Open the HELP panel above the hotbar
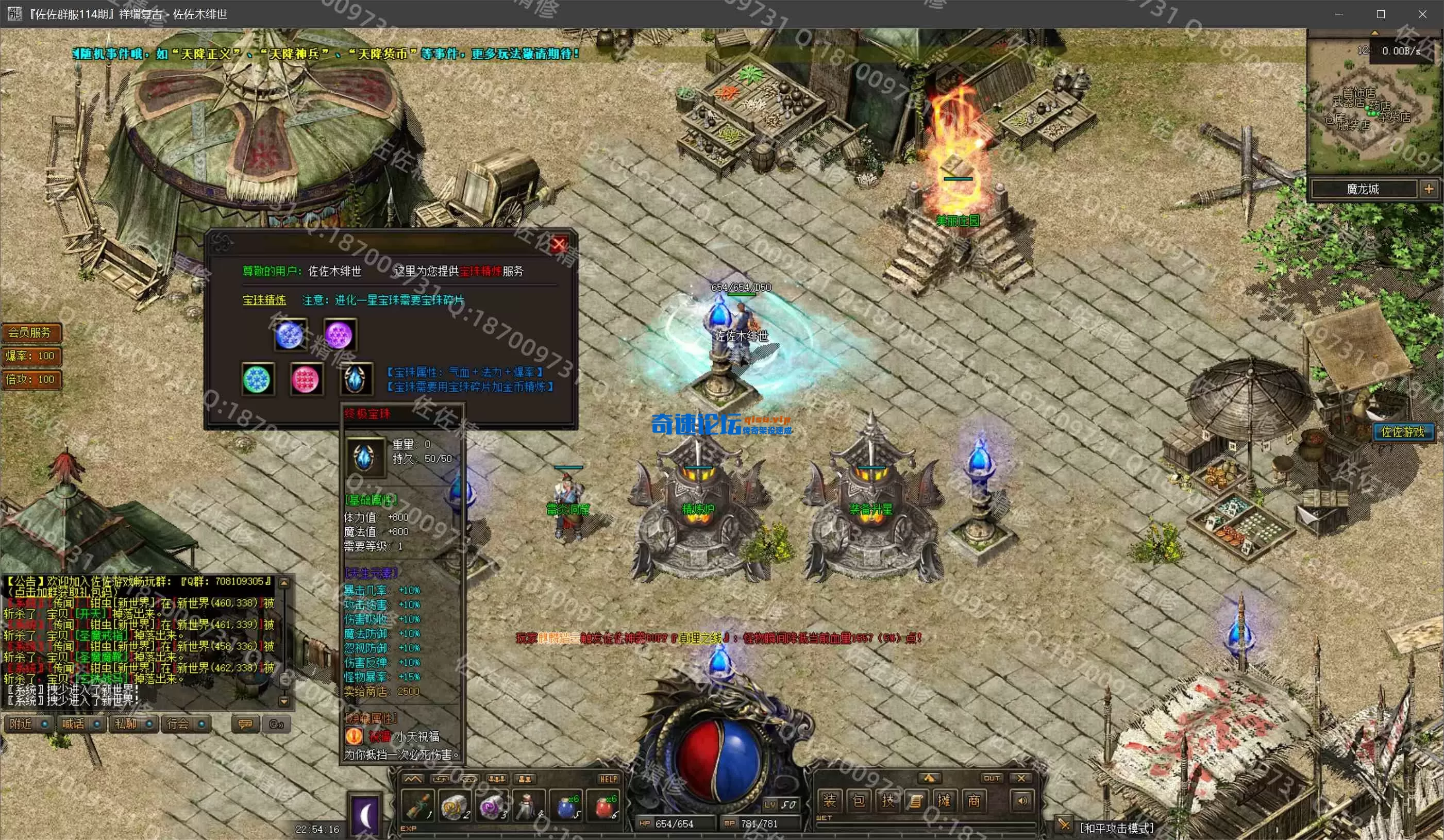The image size is (1444, 840). point(608,779)
